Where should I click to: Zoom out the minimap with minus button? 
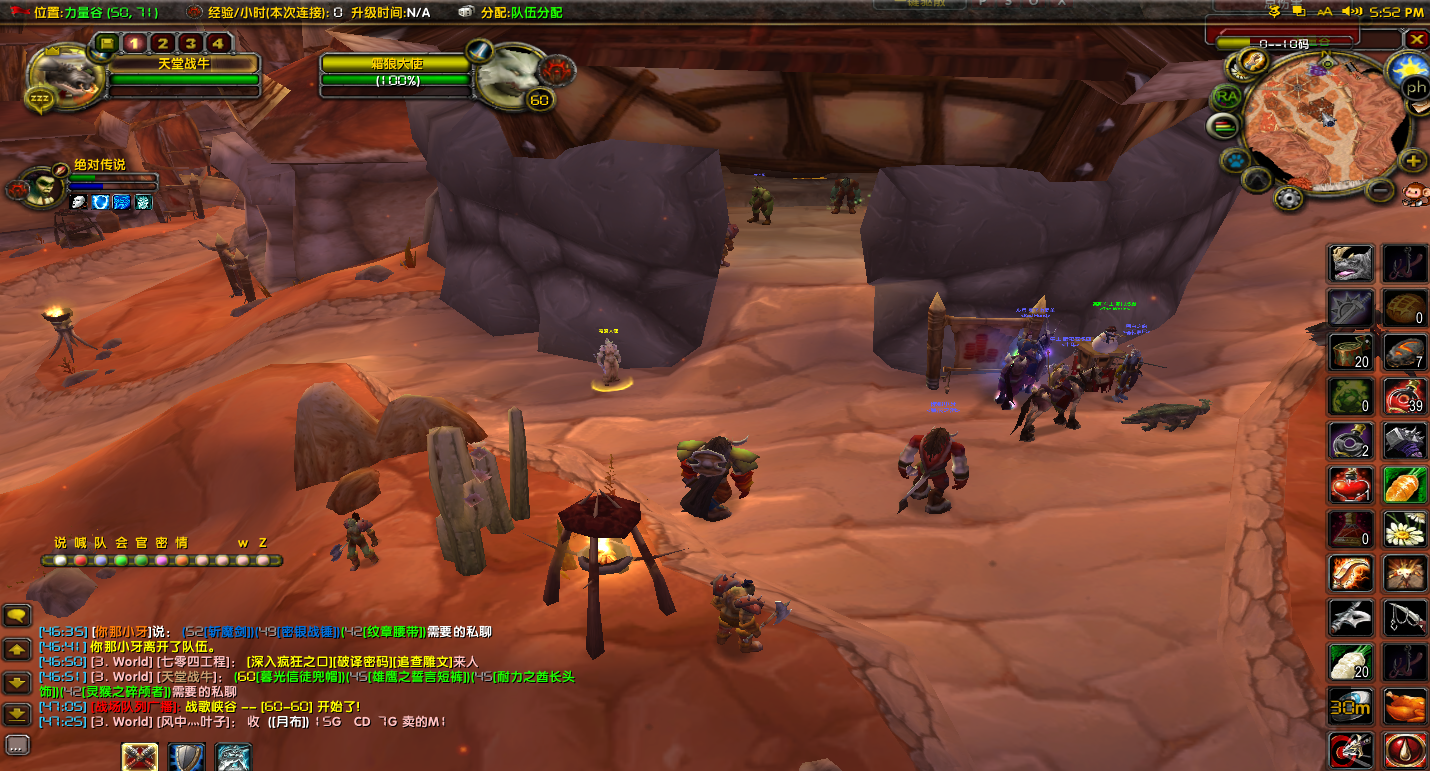click(1380, 189)
